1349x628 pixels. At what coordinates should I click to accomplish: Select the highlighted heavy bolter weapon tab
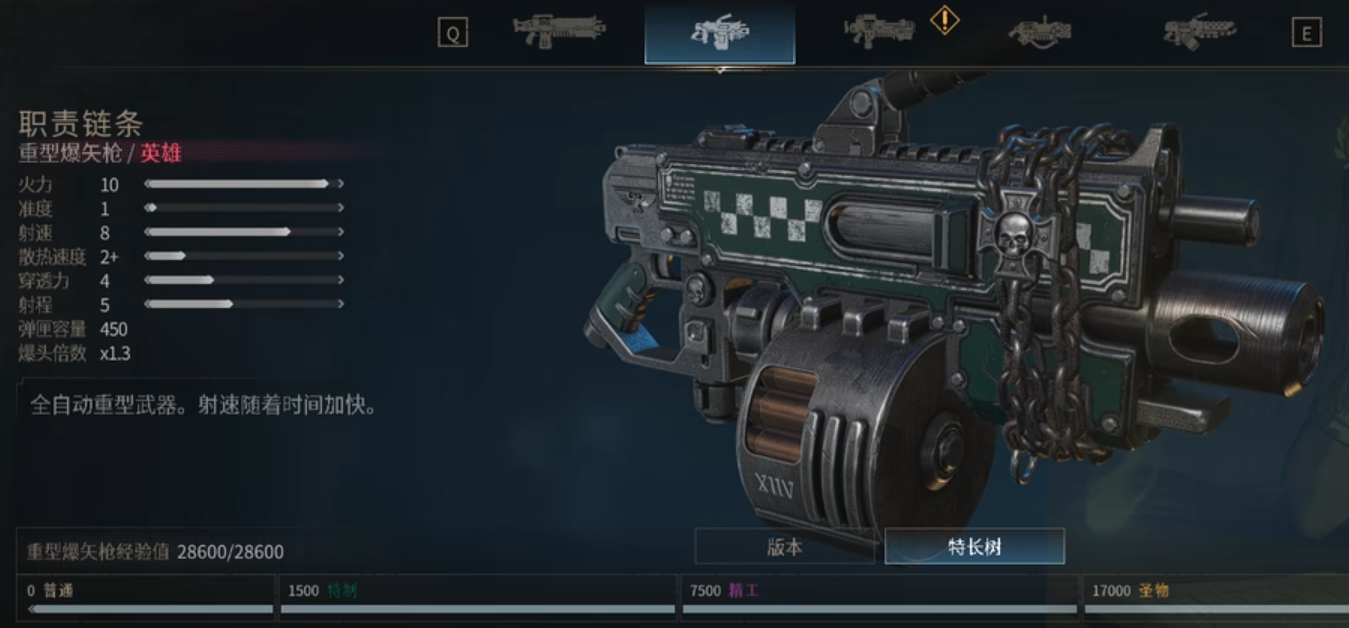click(x=720, y=33)
